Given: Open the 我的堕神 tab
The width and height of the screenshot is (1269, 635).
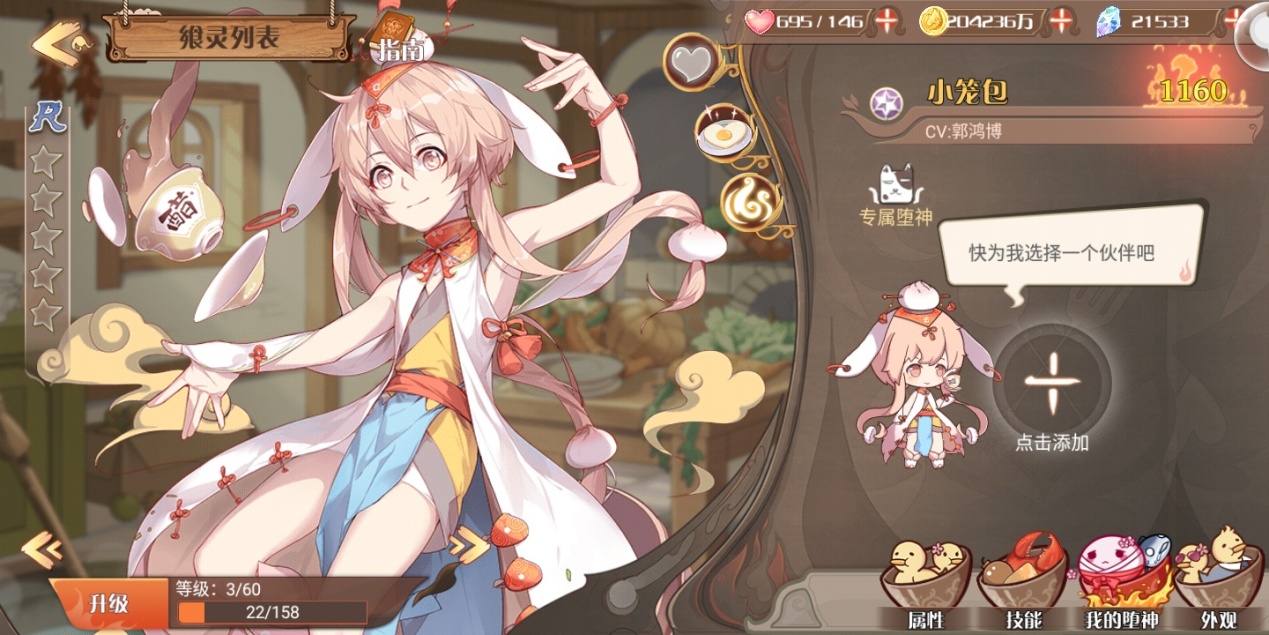Looking at the screenshot, I should click(1119, 584).
